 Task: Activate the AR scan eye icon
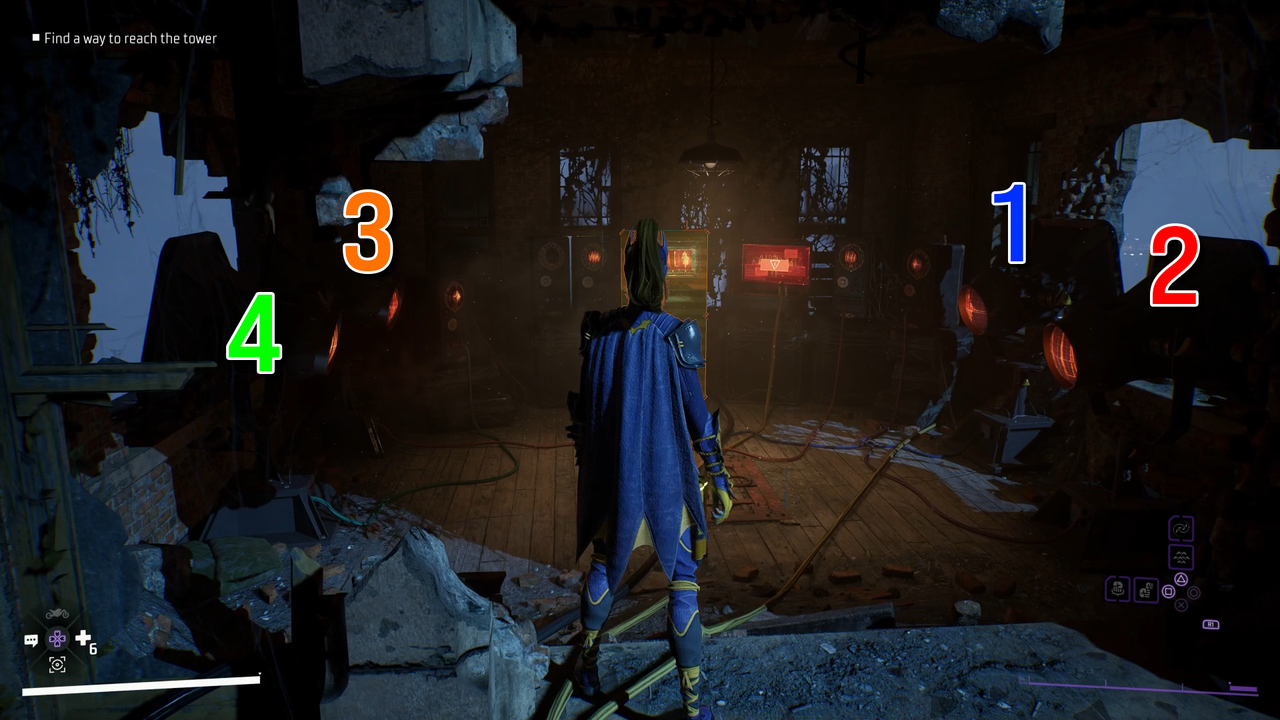pyautogui.click(x=57, y=664)
